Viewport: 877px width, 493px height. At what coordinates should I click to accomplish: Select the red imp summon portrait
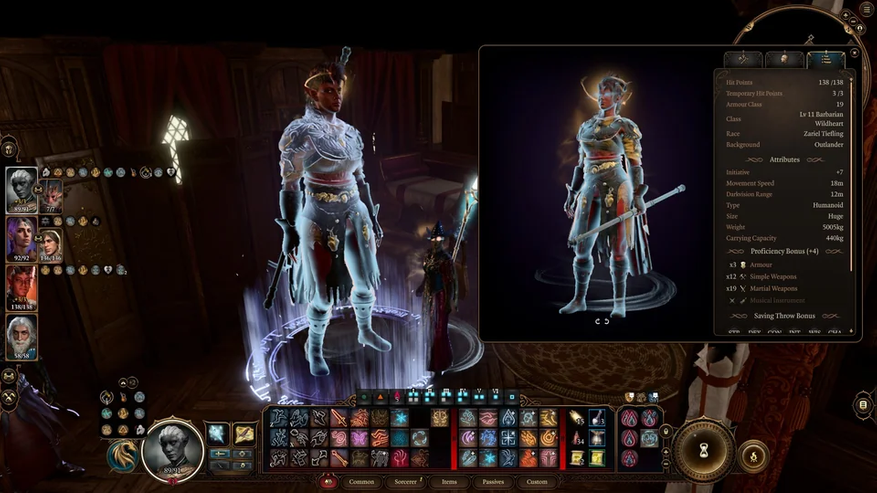[51, 192]
